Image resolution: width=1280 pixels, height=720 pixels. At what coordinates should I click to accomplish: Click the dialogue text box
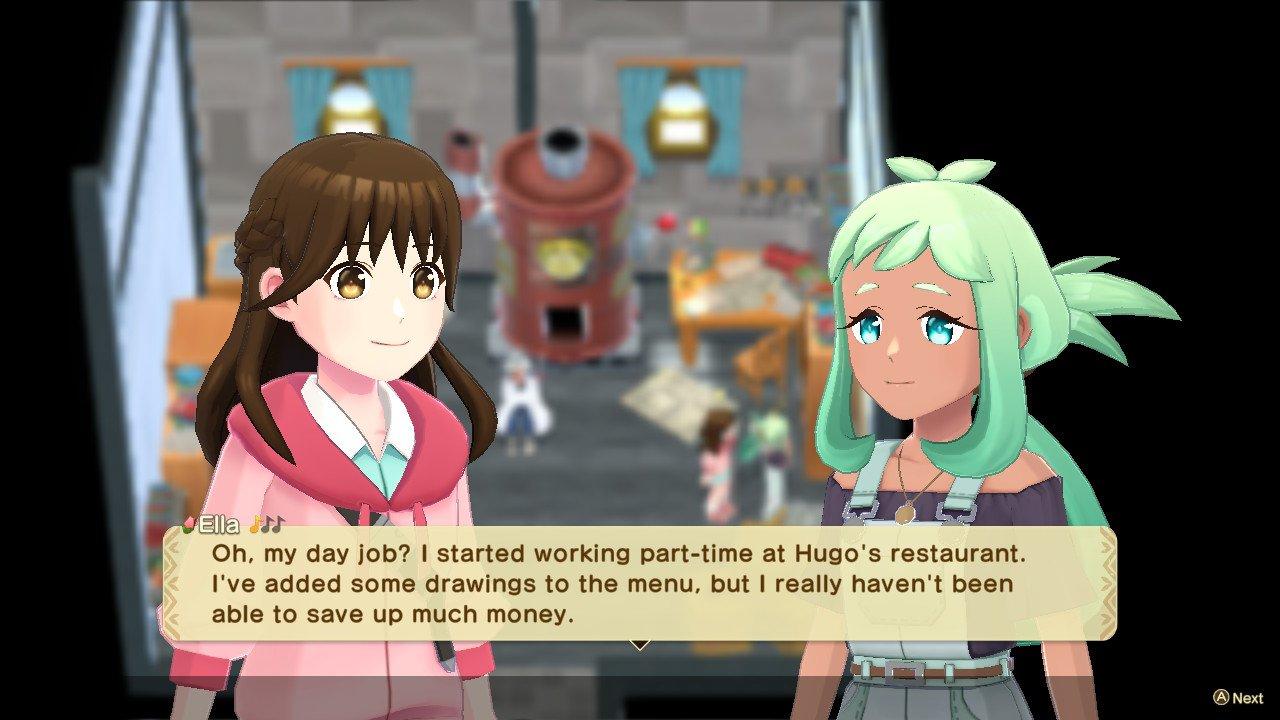click(x=640, y=585)
